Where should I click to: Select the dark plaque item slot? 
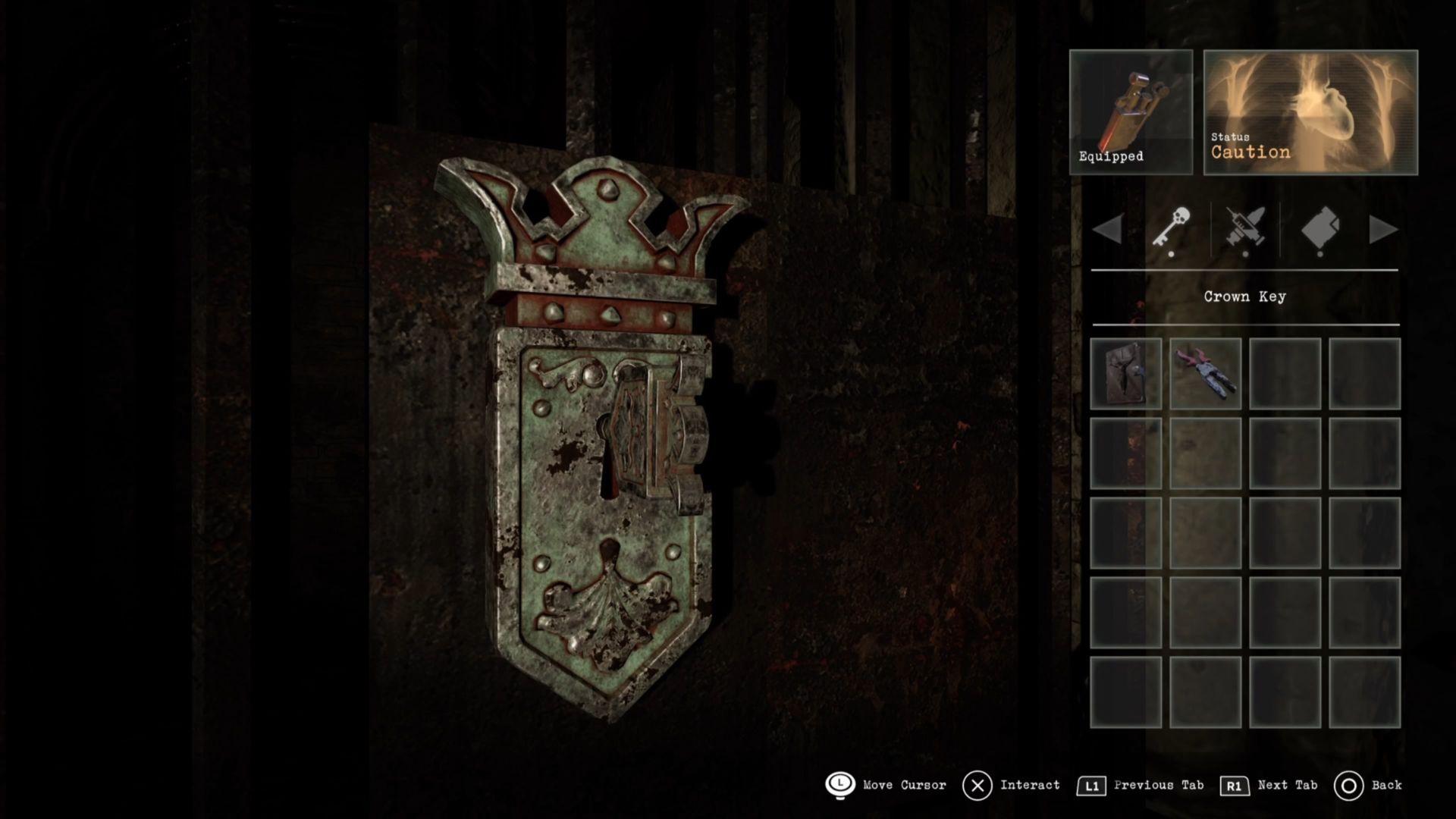coord(1126,374)
